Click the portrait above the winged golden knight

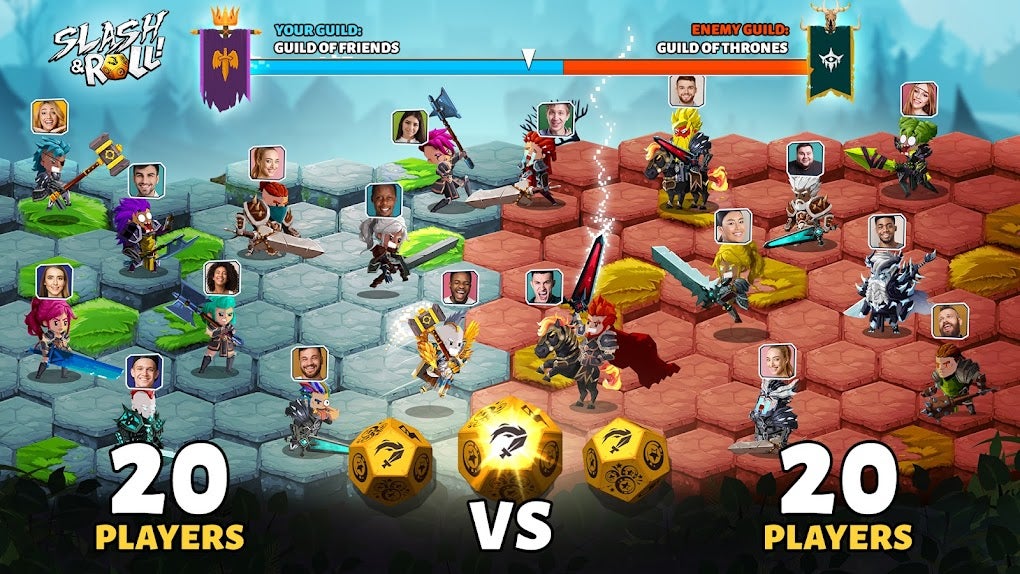pyautogui.click(x=459, y=287)
